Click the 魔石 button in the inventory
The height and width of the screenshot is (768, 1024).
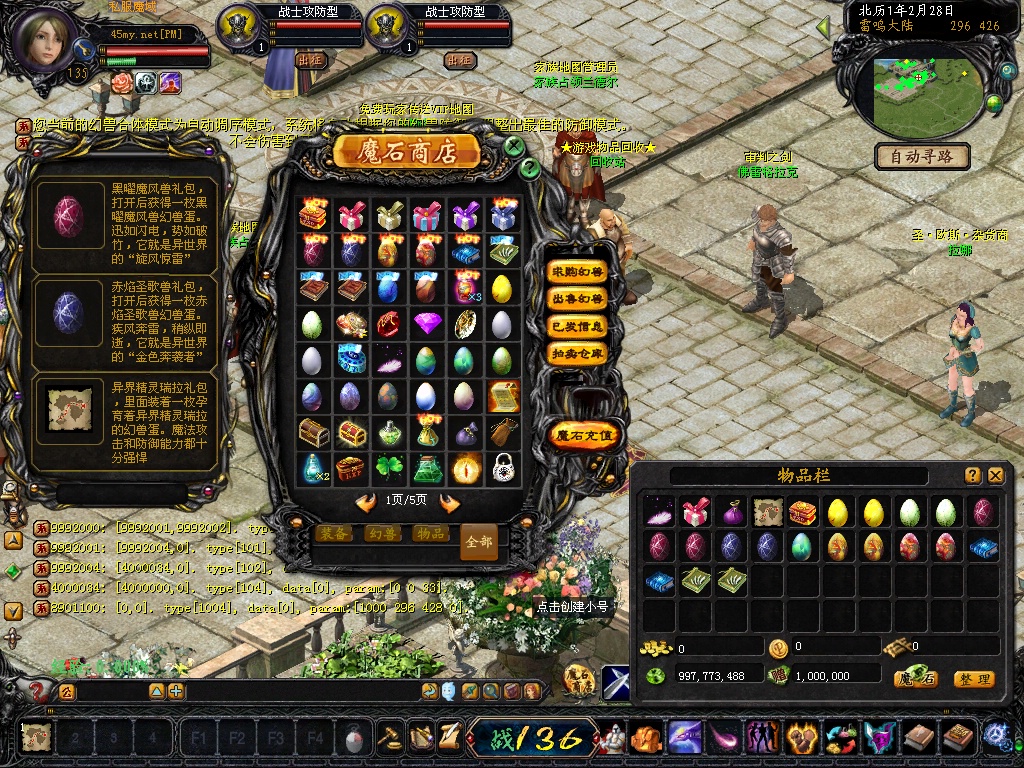coord(915,679)
